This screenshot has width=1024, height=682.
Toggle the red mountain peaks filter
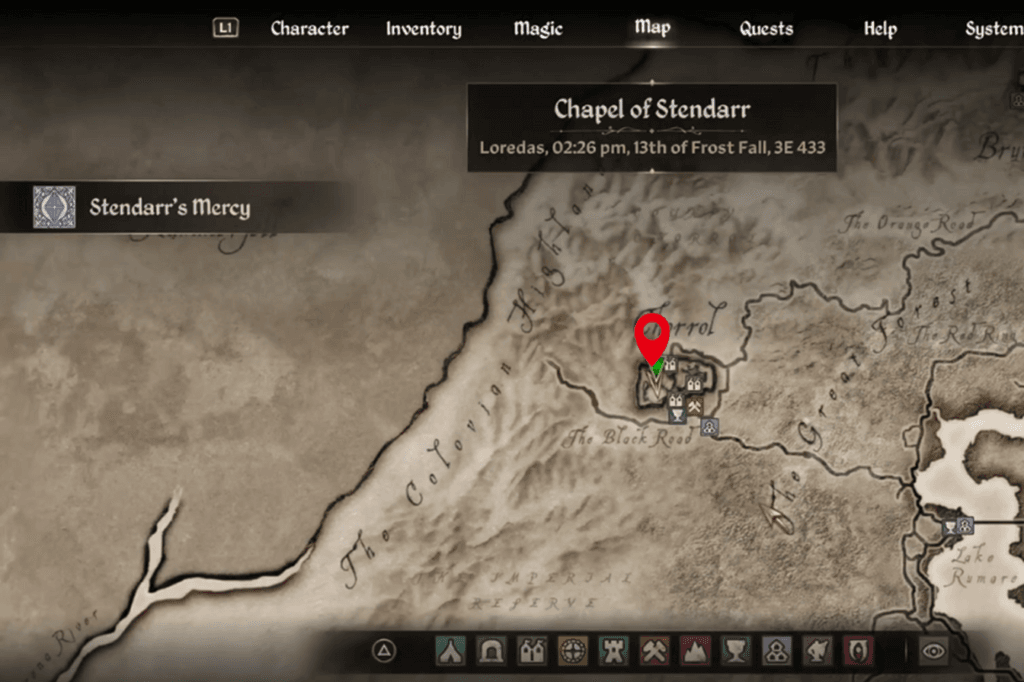pyautogui.click(x=695, y=651)
